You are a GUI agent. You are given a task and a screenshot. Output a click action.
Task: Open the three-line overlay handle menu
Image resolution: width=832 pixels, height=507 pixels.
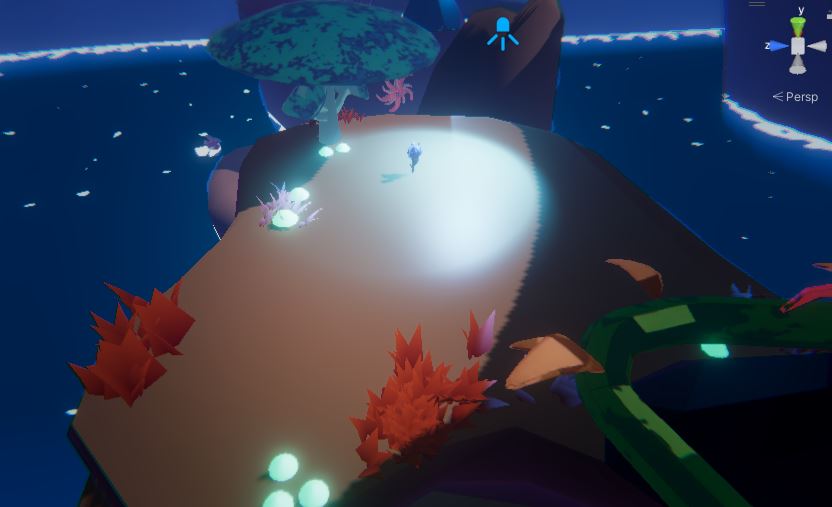(x=757, y=3)
